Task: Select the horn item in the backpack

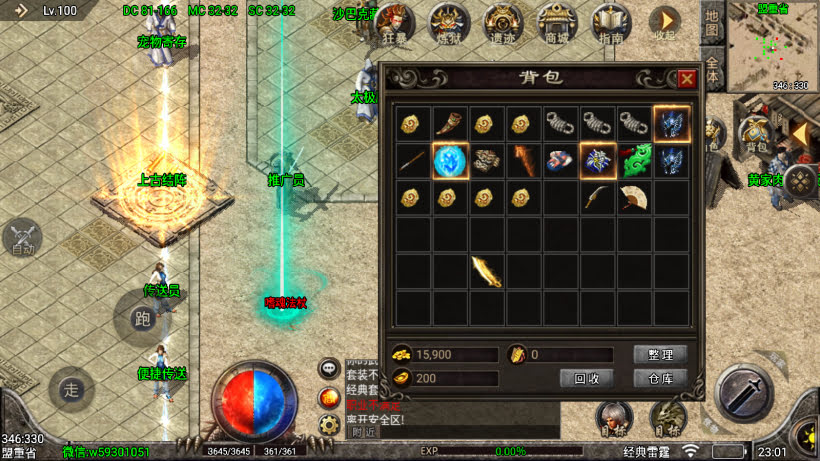Action: (450, 123)
